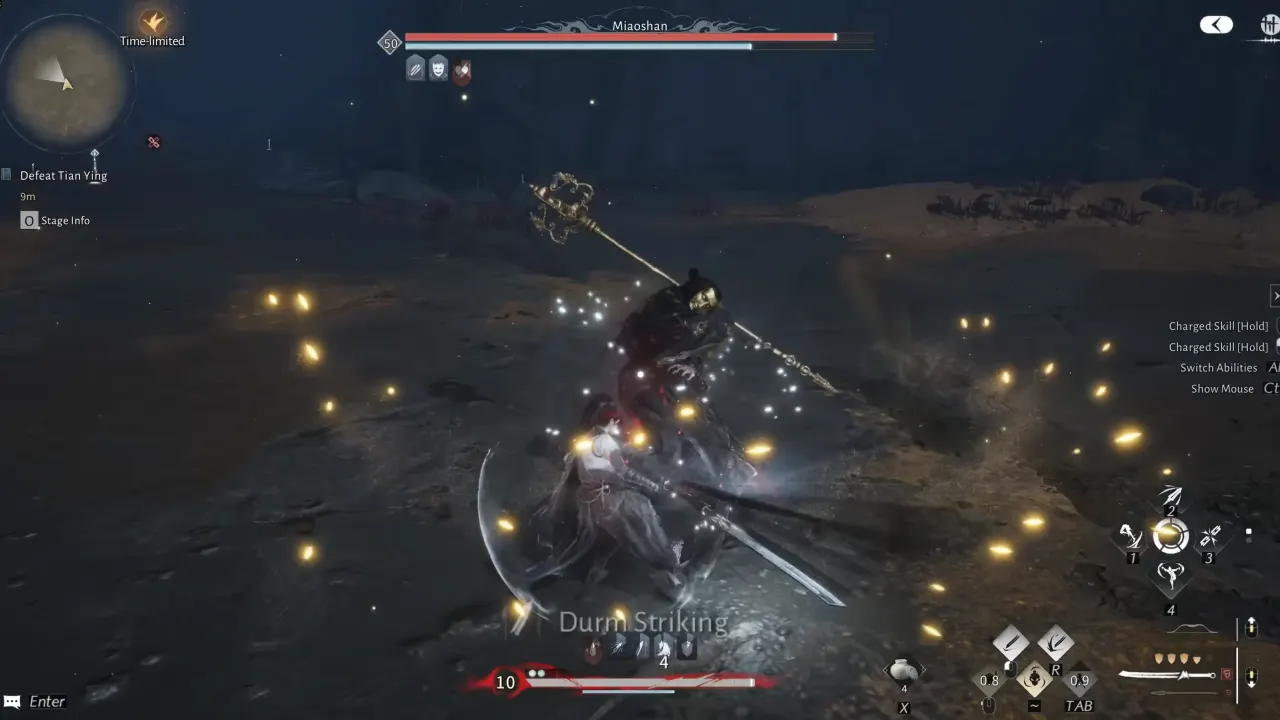Click the Show Mouse option
Screen dimensions: 1280x720
[x=1221, y=388]
